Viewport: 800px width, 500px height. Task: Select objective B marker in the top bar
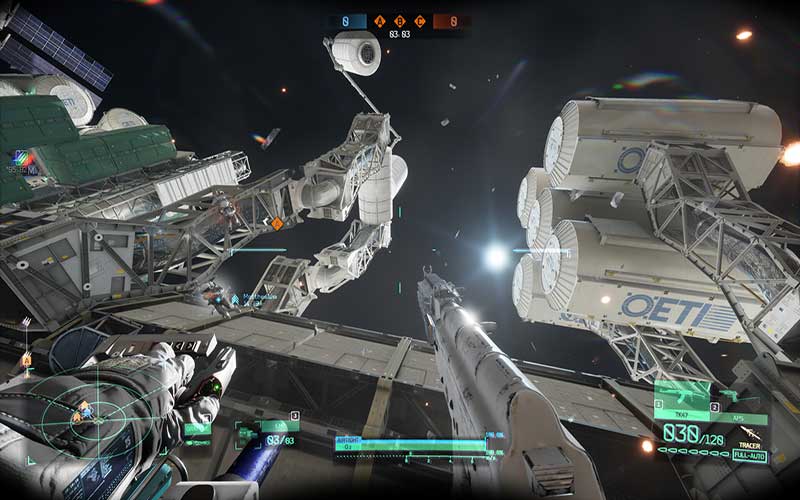point(400,20)
